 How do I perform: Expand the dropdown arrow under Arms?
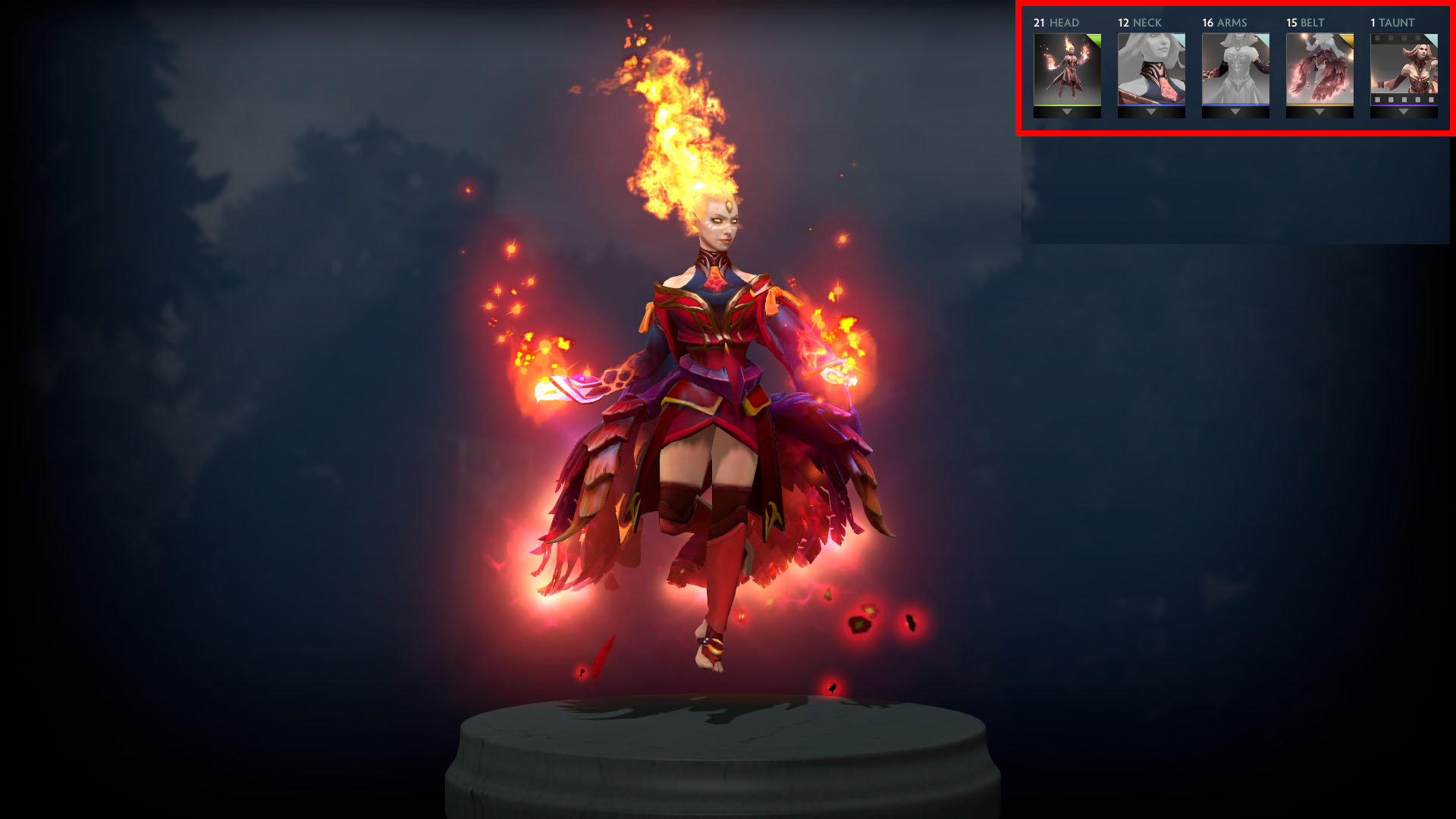1235,112
